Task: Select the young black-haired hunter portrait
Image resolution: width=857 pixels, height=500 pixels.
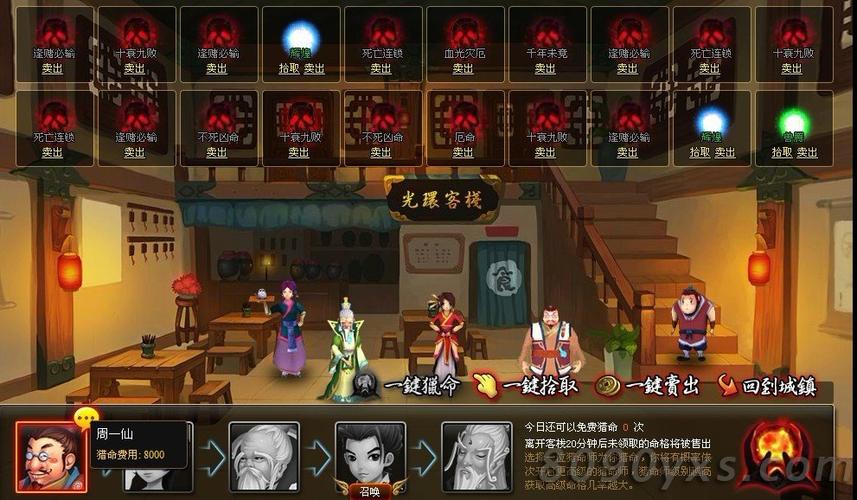Action: click(370, 454)
